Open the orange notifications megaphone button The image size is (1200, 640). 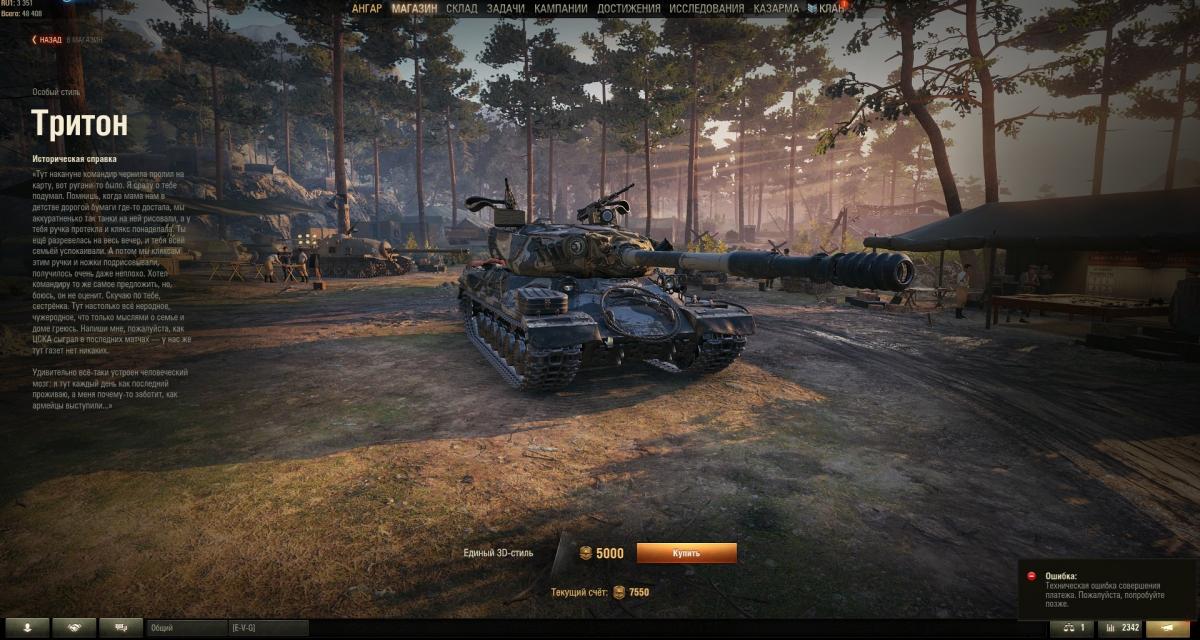[x=1174, y=628]
